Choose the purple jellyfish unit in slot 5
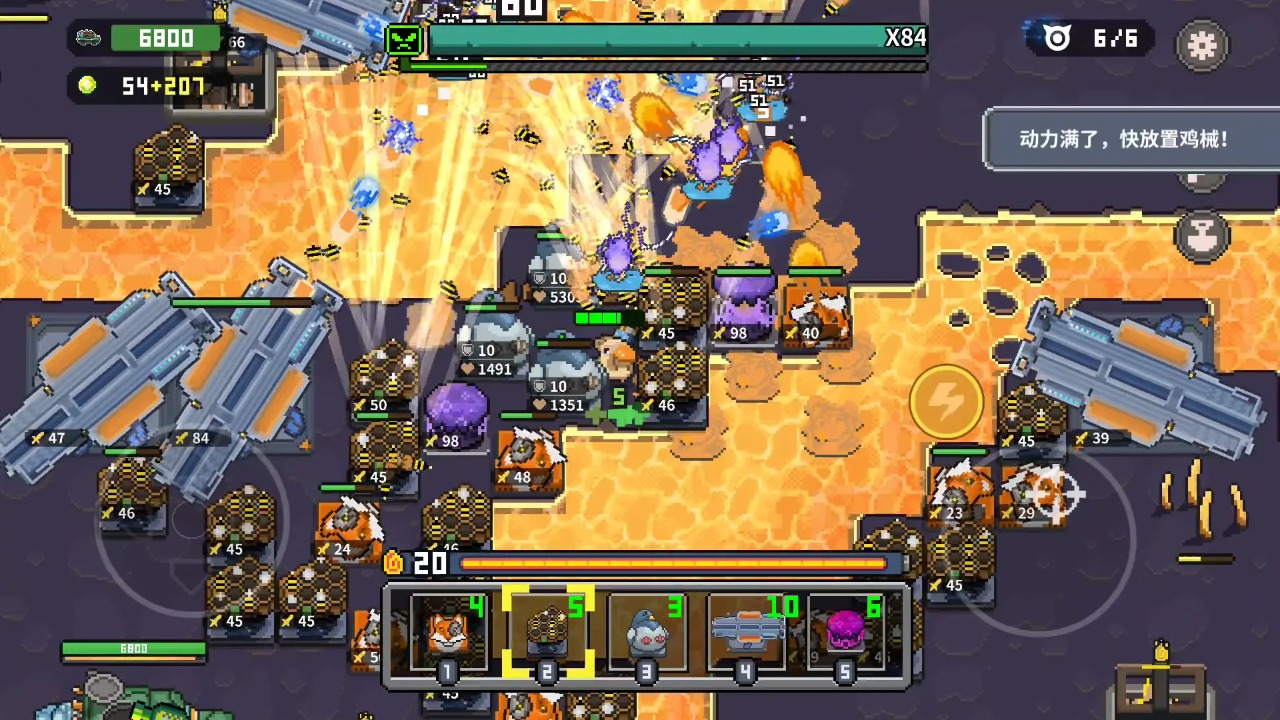Viewport: 1280px width, 720px height. pos(846,633)
